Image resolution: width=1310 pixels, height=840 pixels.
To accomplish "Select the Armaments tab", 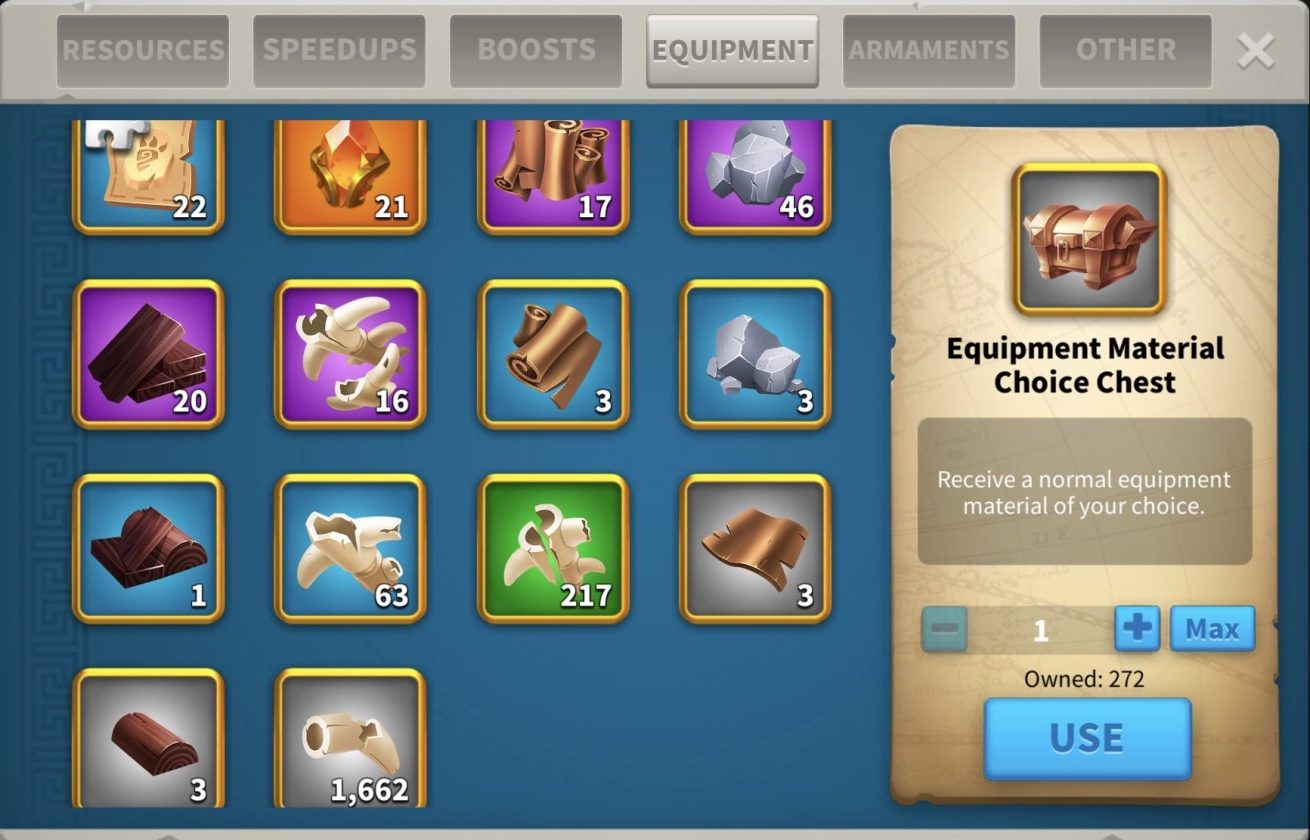I will click(929, 50).
